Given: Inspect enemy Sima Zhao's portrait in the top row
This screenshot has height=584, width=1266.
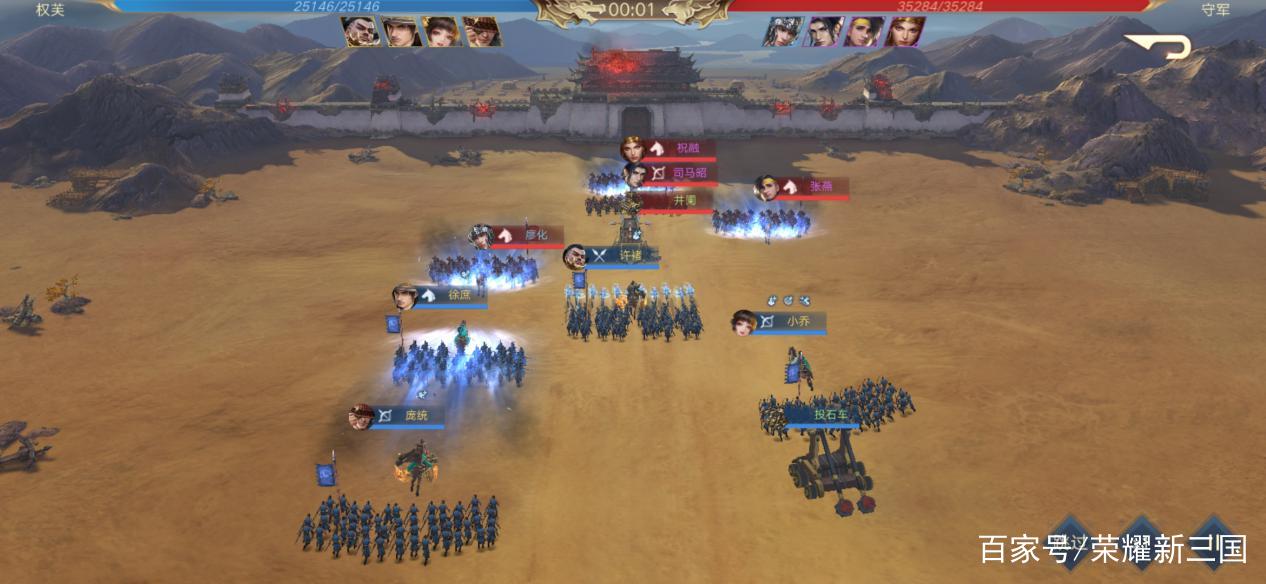Looking at the screenshot, I should (x=824, y=32).
